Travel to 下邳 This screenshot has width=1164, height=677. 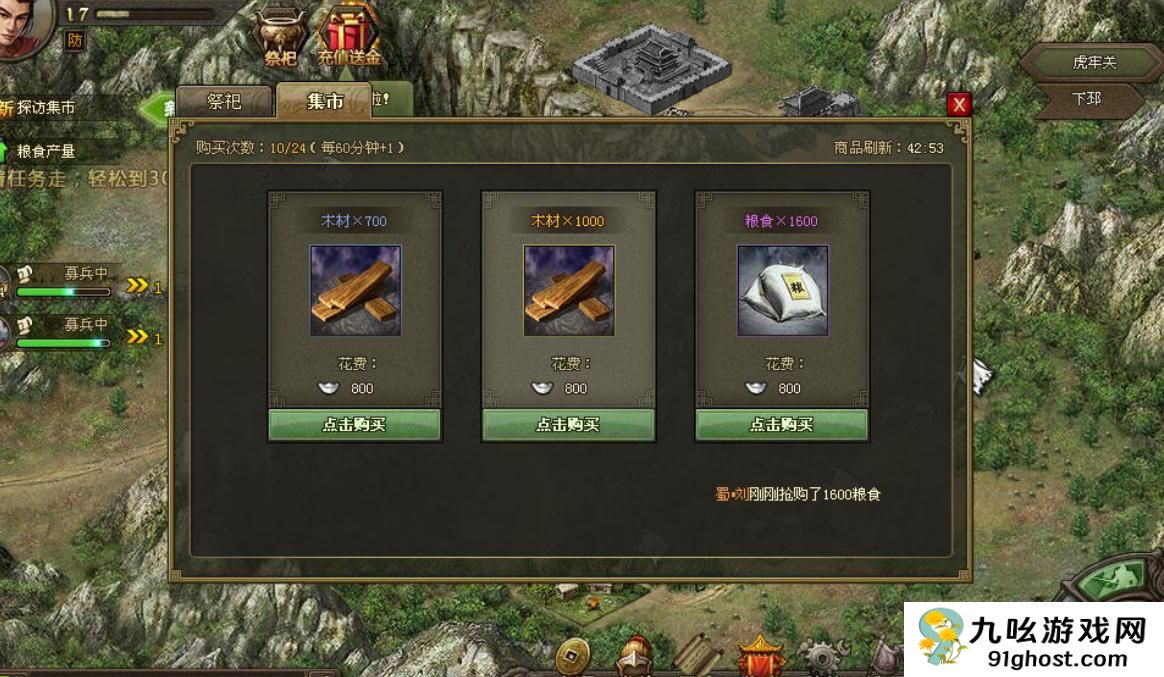click(1086, 99)
